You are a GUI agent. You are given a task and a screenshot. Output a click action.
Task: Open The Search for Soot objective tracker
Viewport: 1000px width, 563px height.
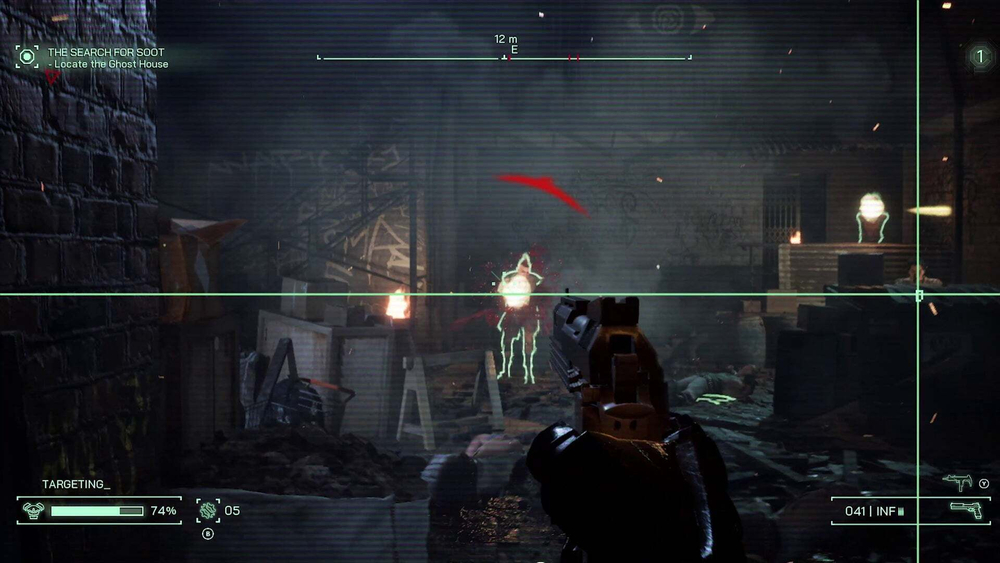[x=107, y=51]
